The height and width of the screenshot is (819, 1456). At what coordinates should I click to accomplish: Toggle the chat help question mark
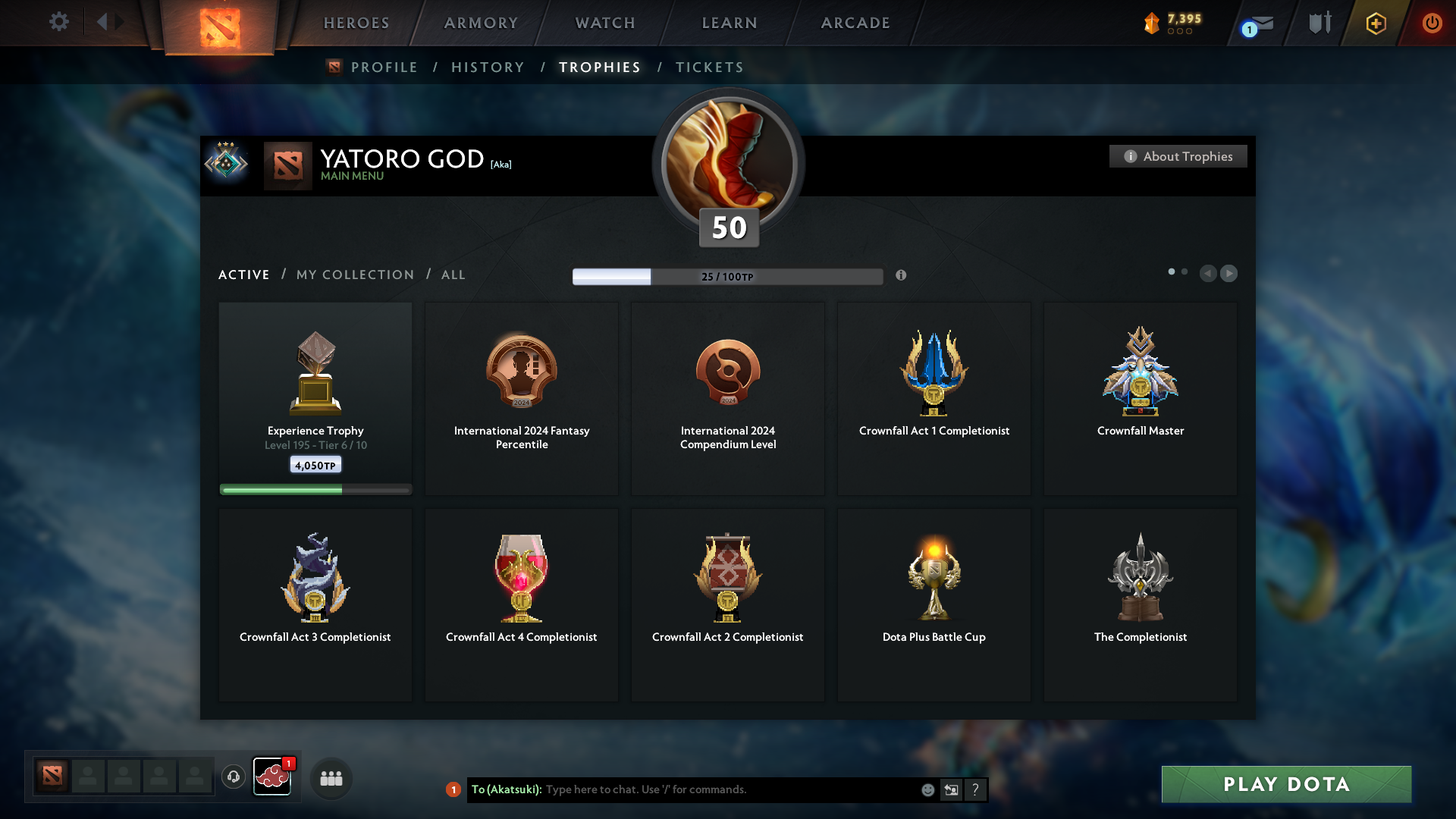[976, 789]
